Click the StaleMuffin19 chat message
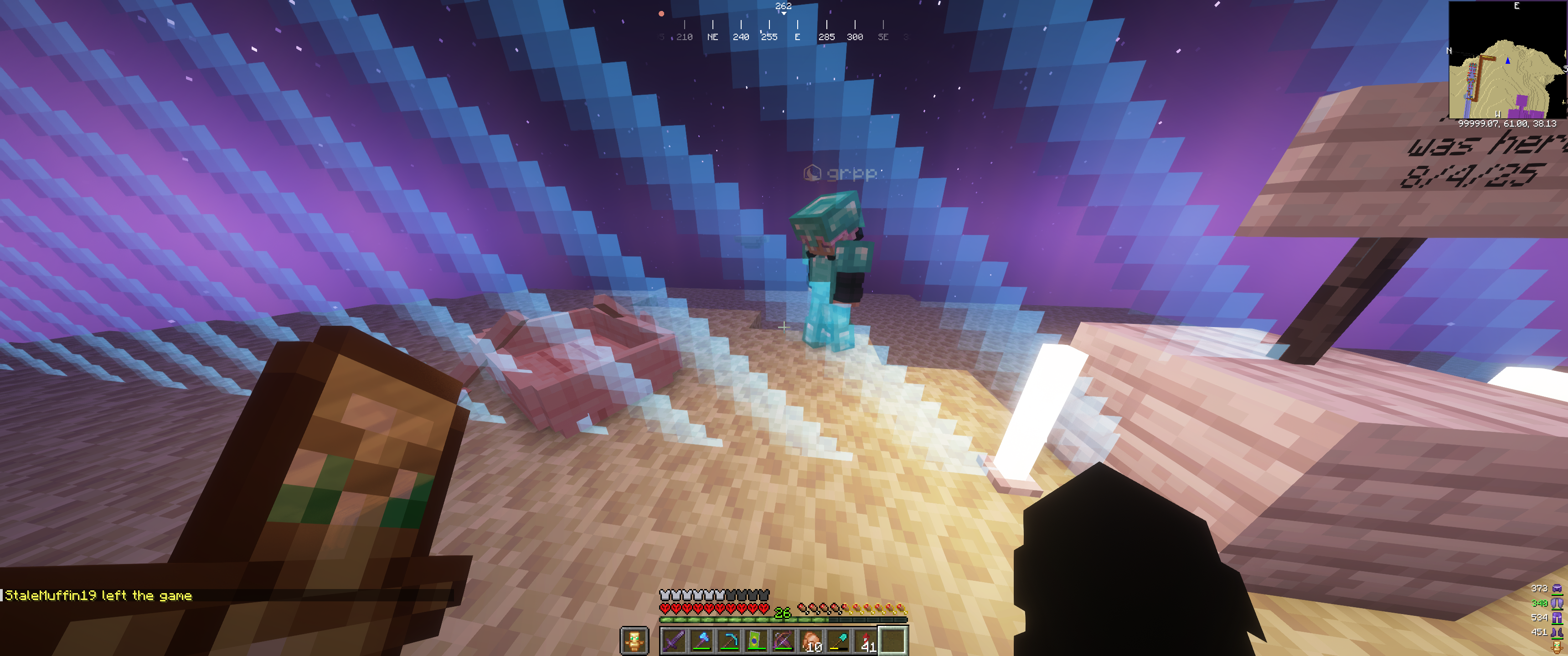Screen dimensions: 1568x656 [x=98, y=596]
